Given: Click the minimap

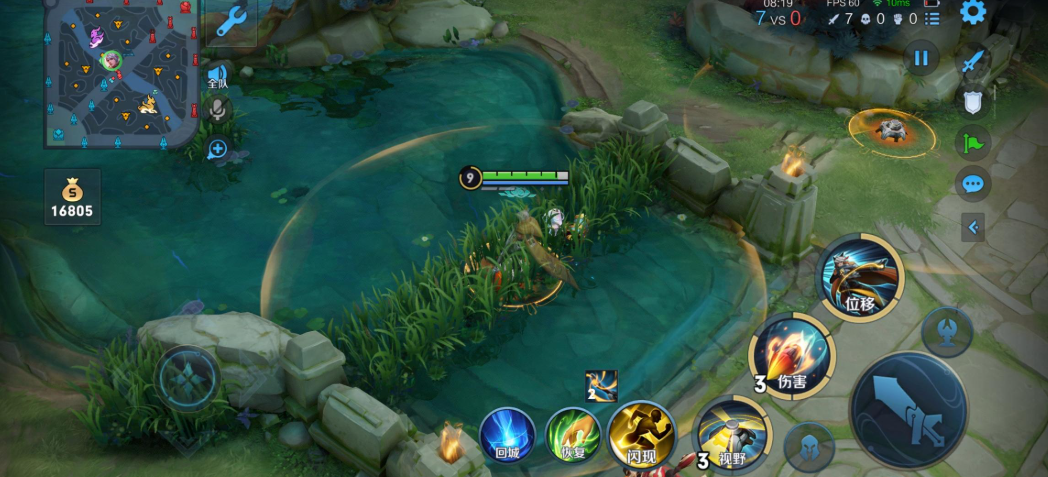Looking at the screenshot, I should click(118, 73).
